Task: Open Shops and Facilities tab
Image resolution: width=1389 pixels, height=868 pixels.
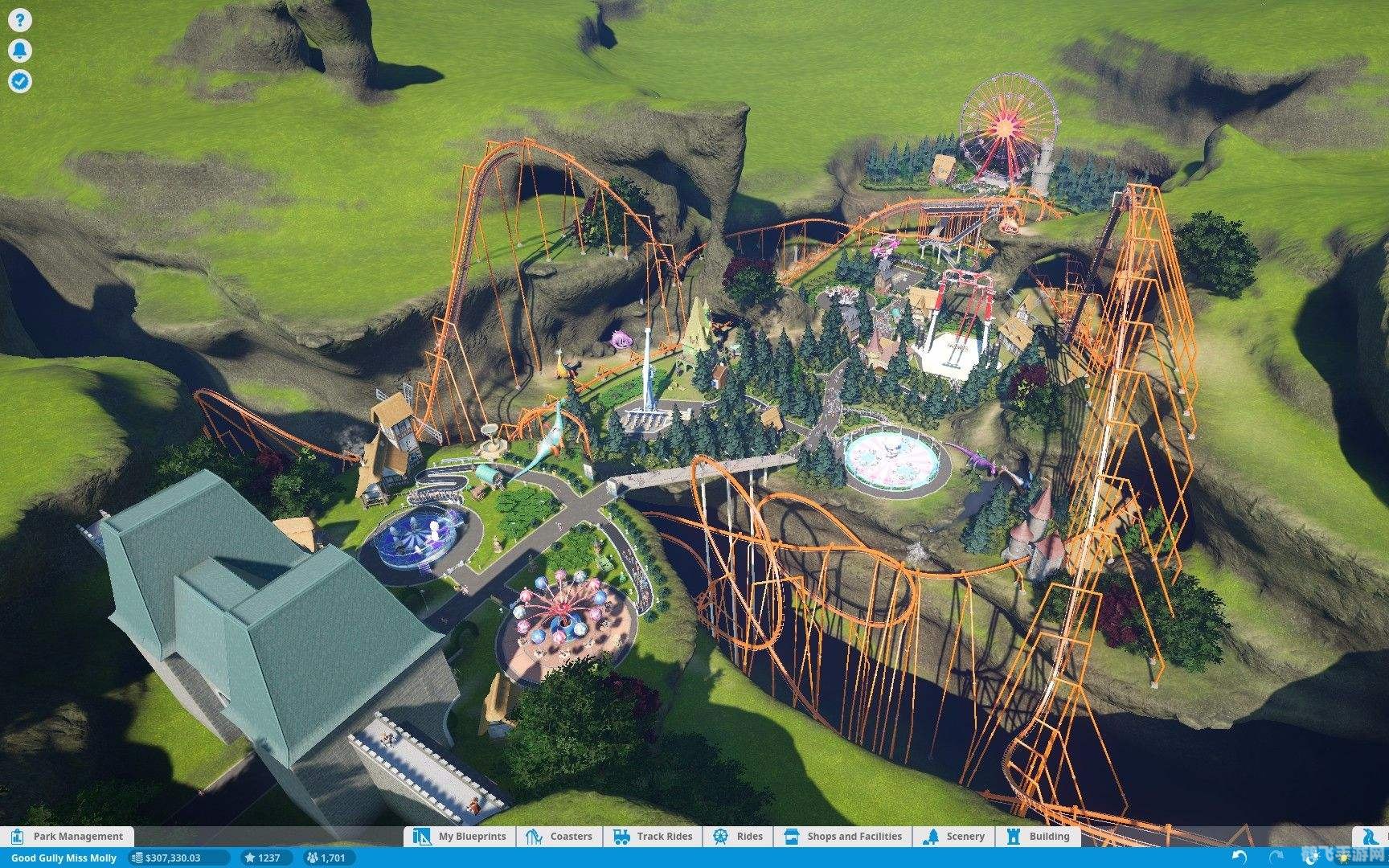Action: (843, 837)
